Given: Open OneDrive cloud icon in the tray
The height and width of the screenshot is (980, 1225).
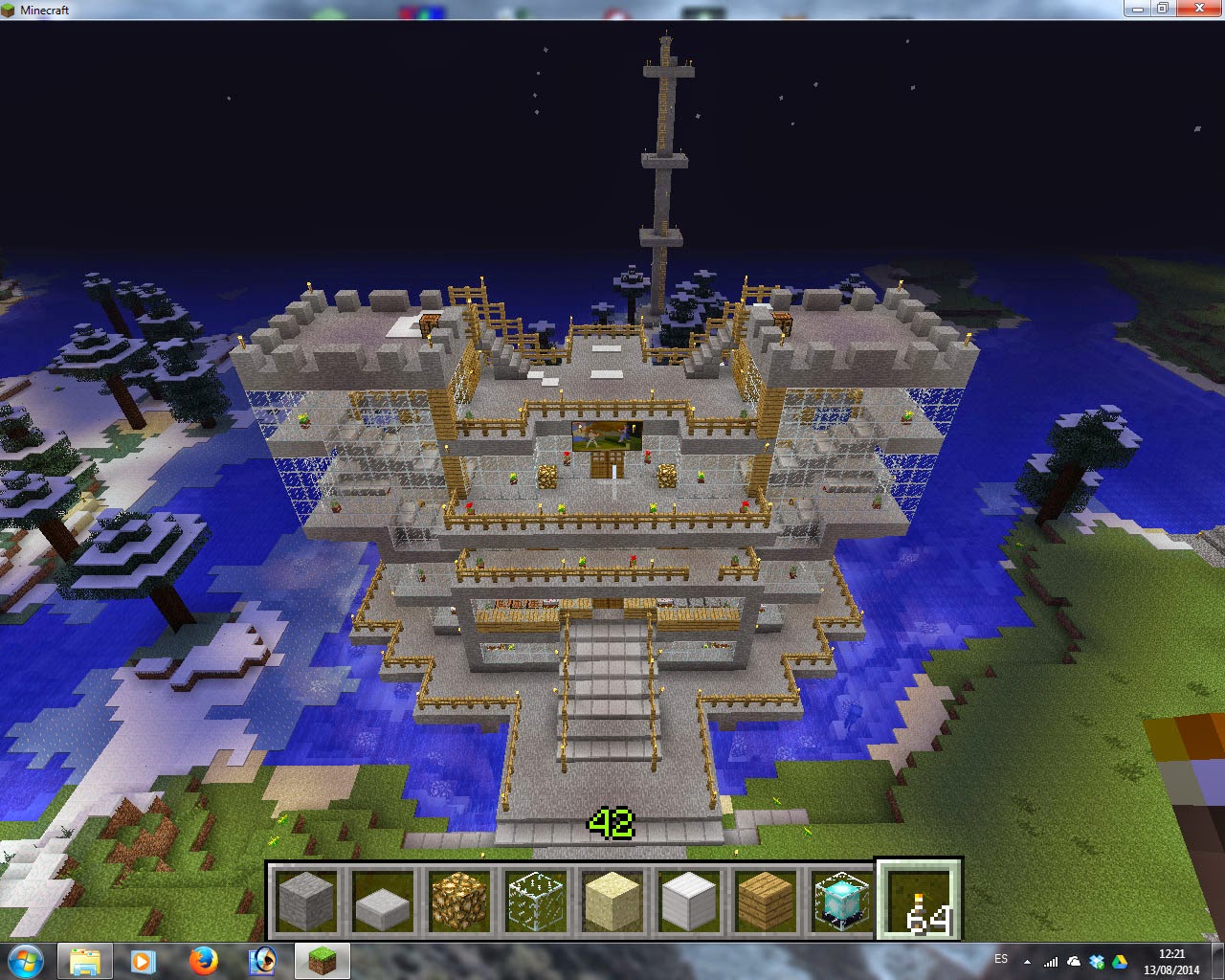Looking at the screenshot, I should click(1074, 959).
